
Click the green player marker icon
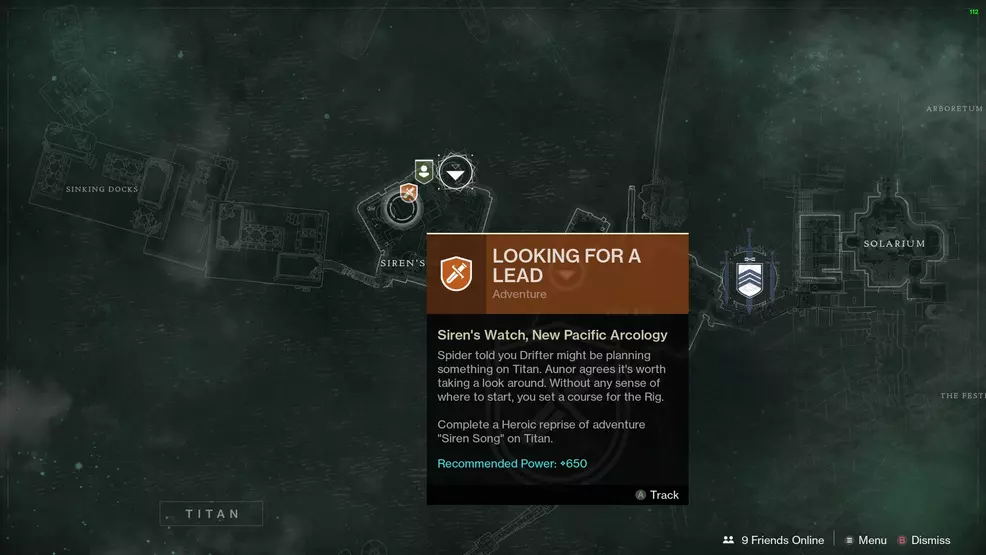(x=424, y=171)
